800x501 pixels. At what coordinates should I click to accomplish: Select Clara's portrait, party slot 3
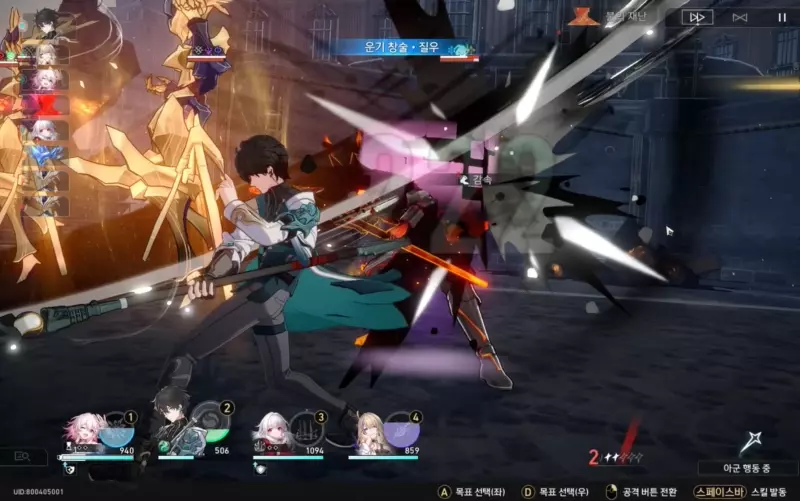pos(273,430)
